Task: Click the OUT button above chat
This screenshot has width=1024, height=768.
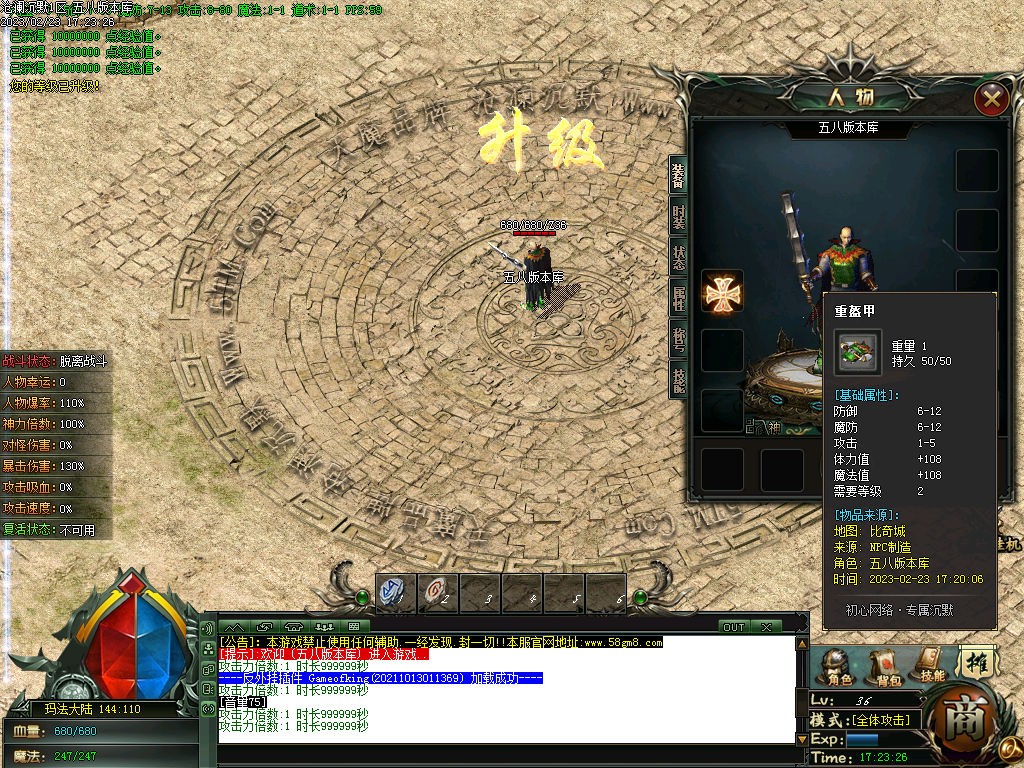Action: (734, 627)
